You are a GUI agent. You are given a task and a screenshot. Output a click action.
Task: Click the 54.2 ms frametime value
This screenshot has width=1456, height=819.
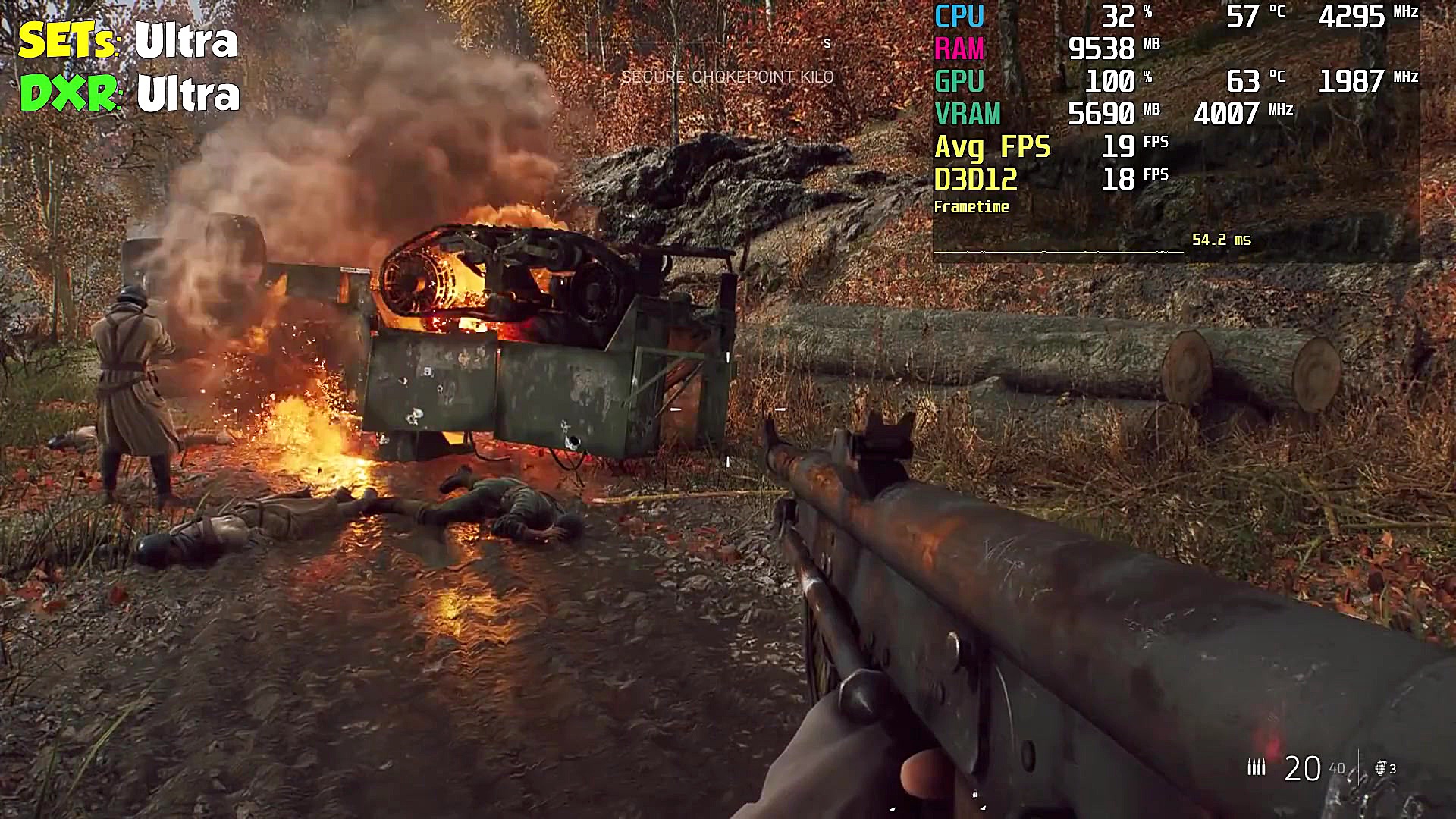pyautogui.click(x=1222, y=240)
